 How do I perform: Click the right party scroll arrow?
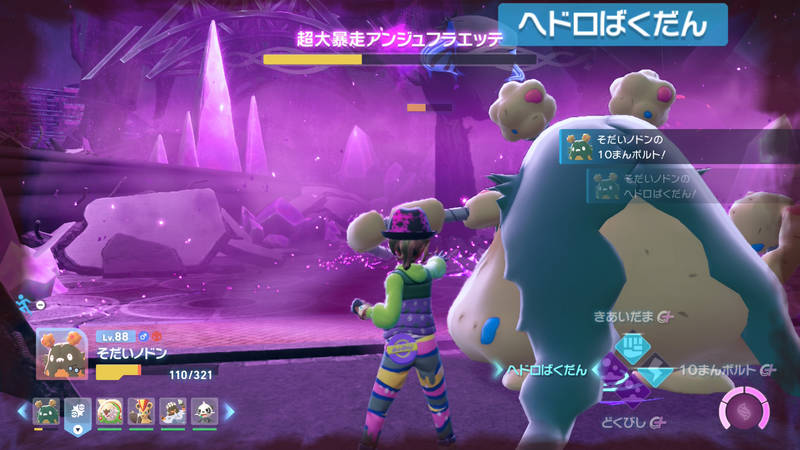[x=228, y=411]
